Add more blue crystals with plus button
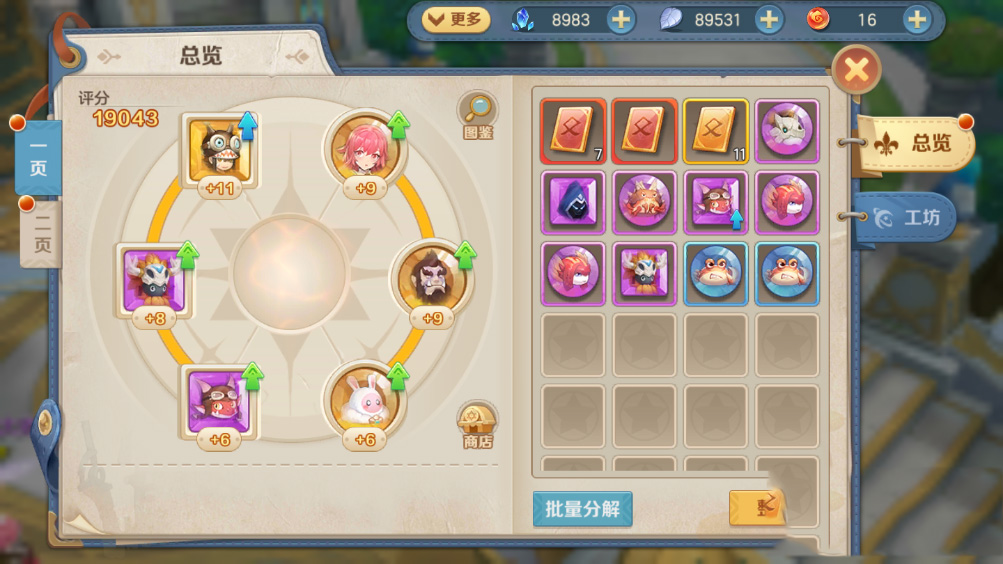 [x=621, y=19]
